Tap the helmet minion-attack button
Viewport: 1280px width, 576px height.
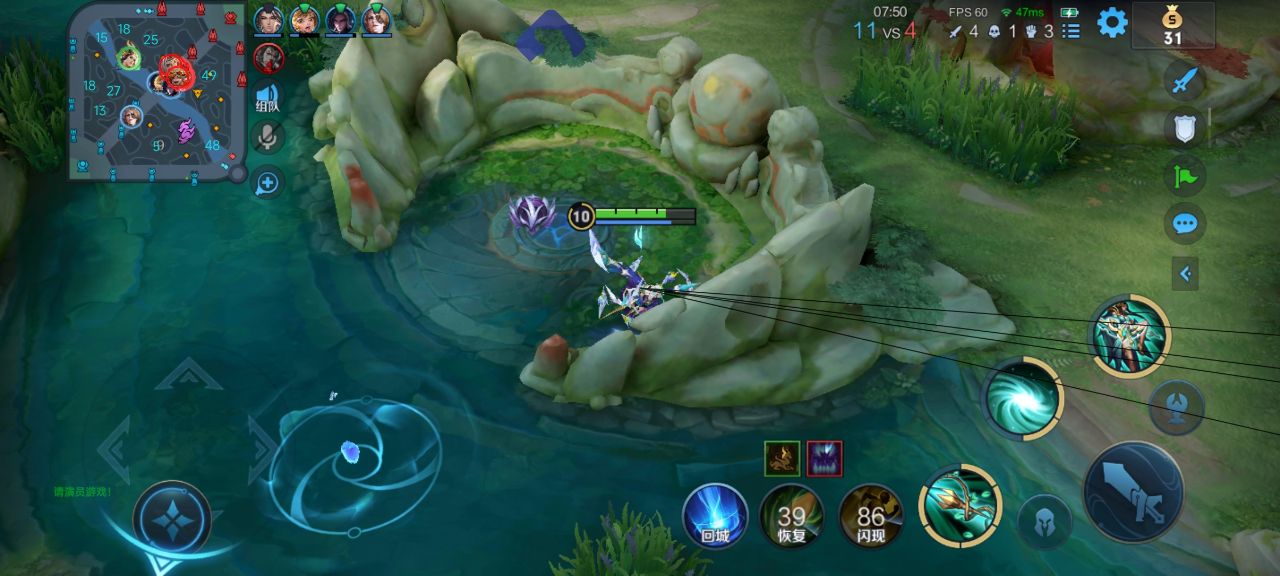click(1044, 521)
